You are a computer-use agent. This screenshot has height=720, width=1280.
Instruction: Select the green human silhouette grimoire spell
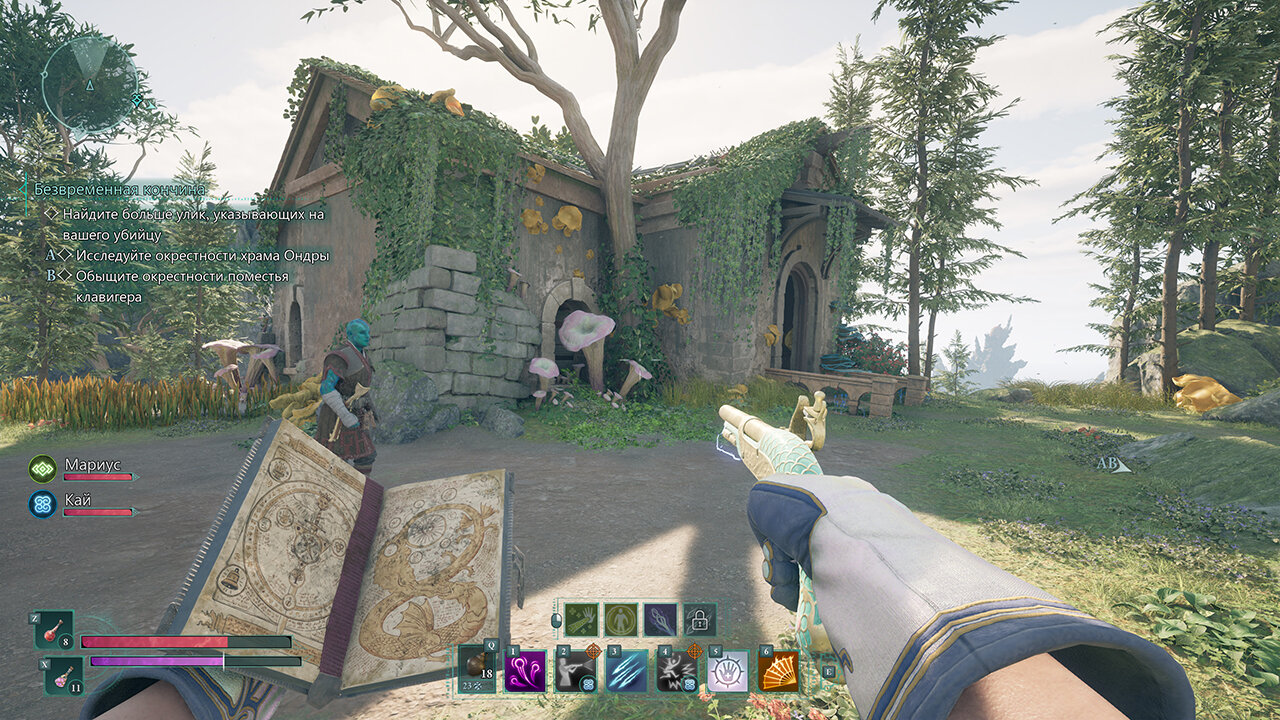621,619
